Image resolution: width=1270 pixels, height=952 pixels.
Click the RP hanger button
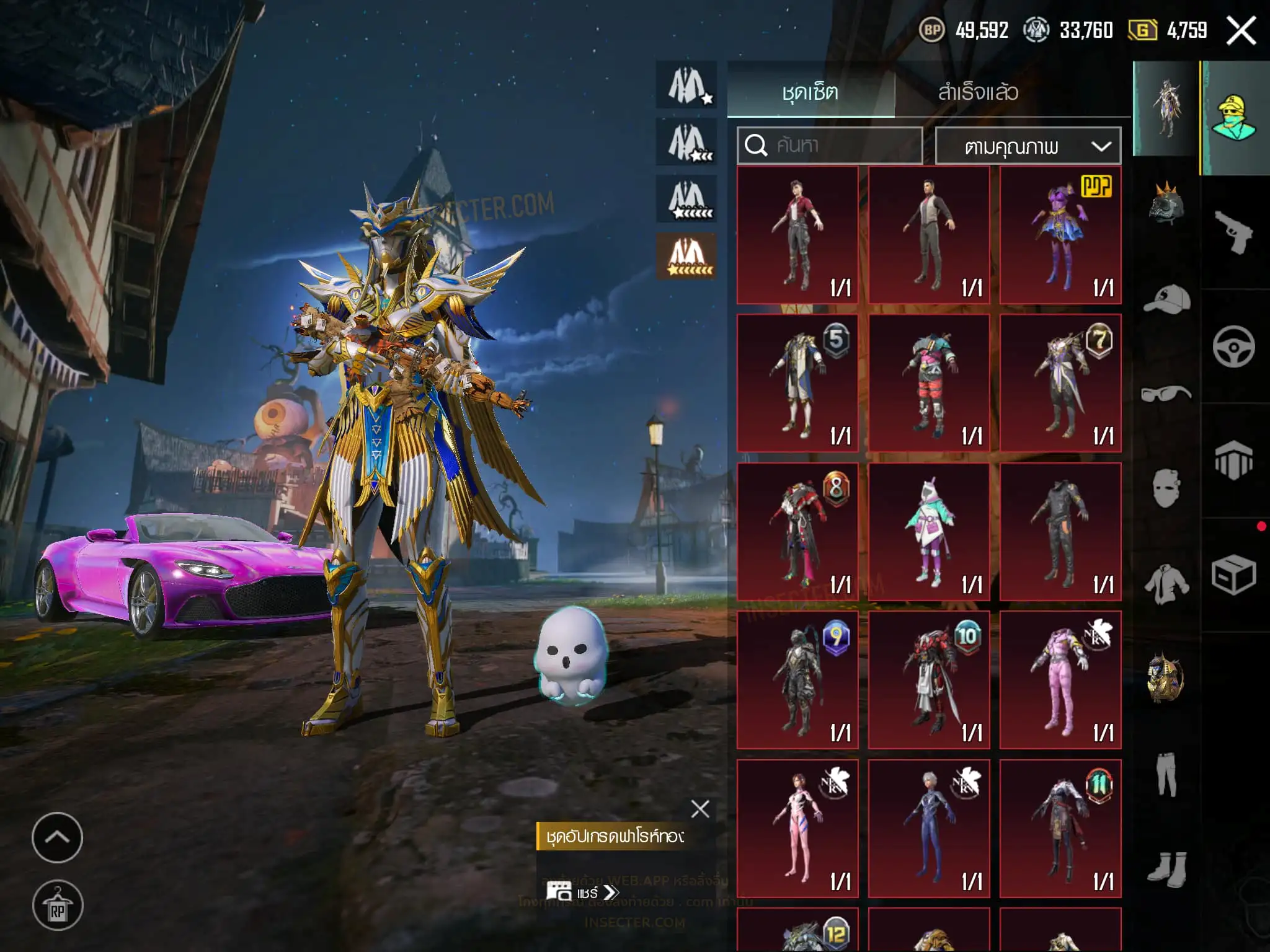57,906
